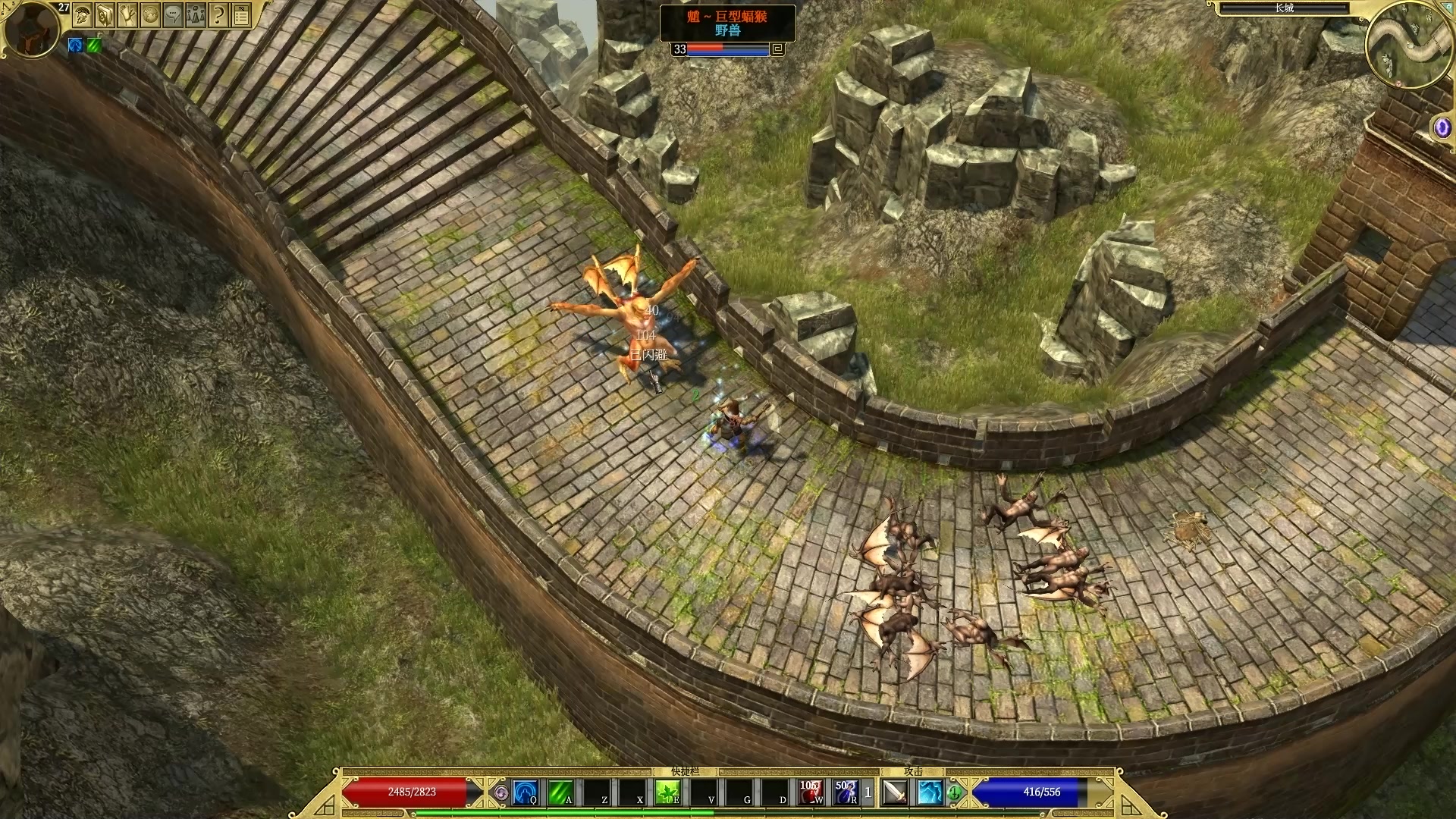Drink the red health potion on W
The height and width of the screenshot is (819, 1456).
(x=811, y=792)
